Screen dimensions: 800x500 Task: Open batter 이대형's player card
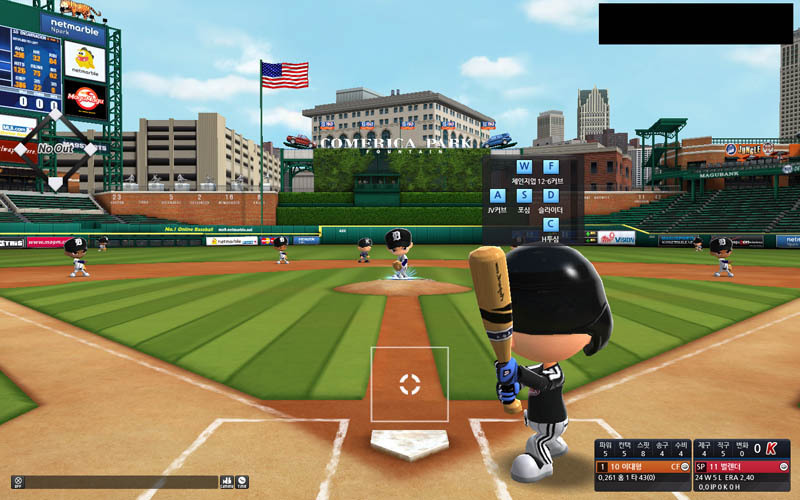tap(634, 466)
